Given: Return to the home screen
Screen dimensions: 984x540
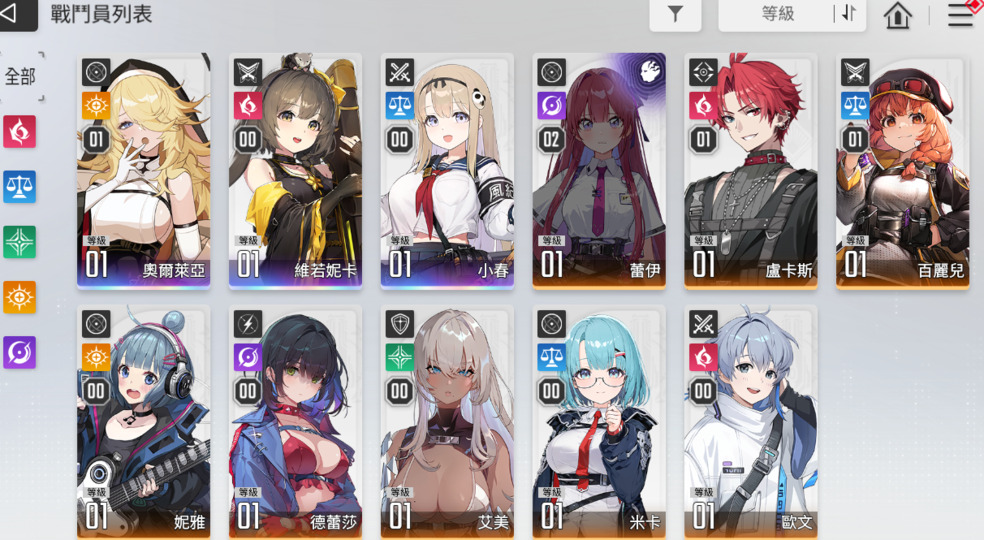Looking at the screenshot, I should tap(898, 15).
